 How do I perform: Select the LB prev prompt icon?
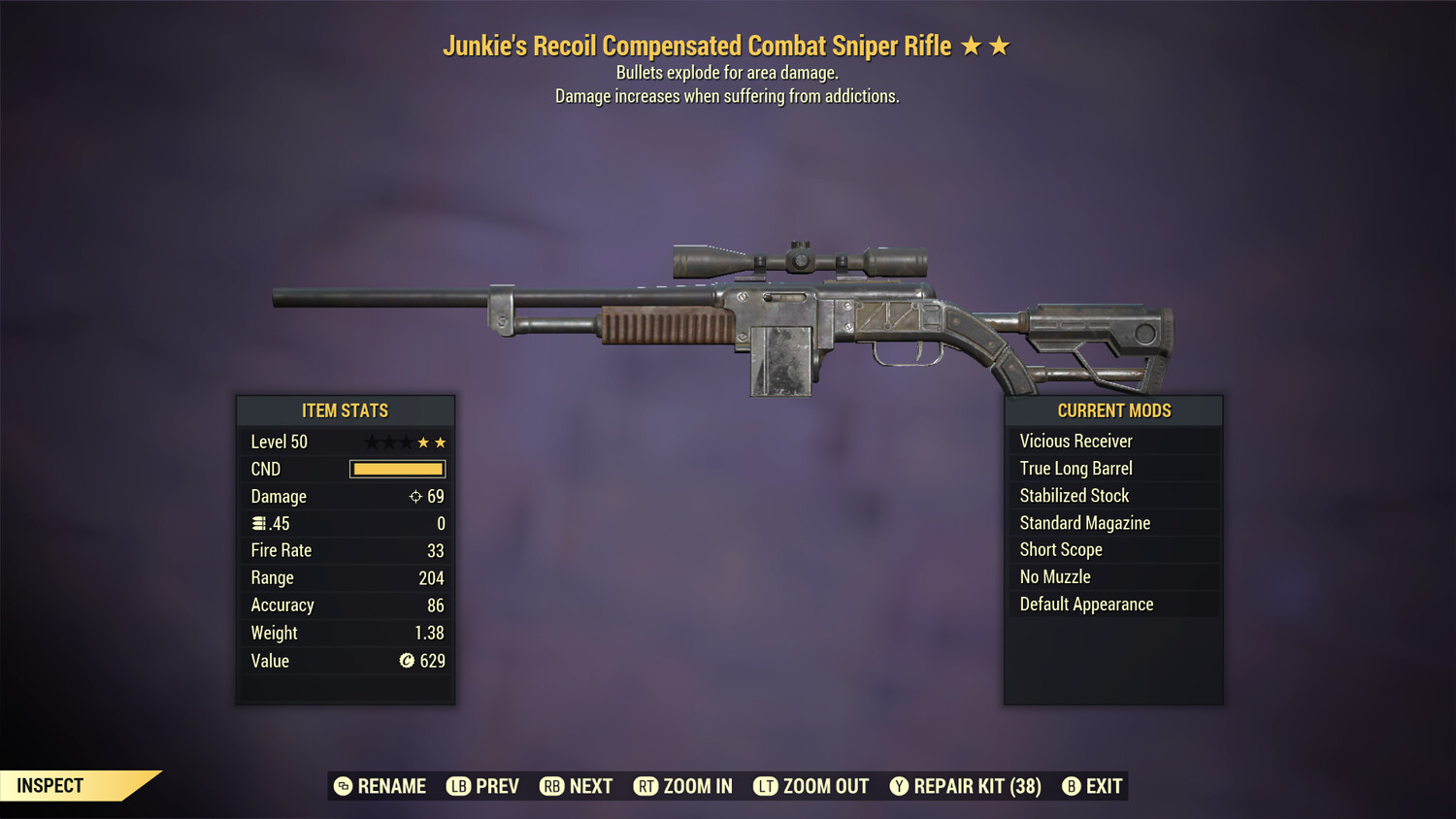tap(458, 786)
